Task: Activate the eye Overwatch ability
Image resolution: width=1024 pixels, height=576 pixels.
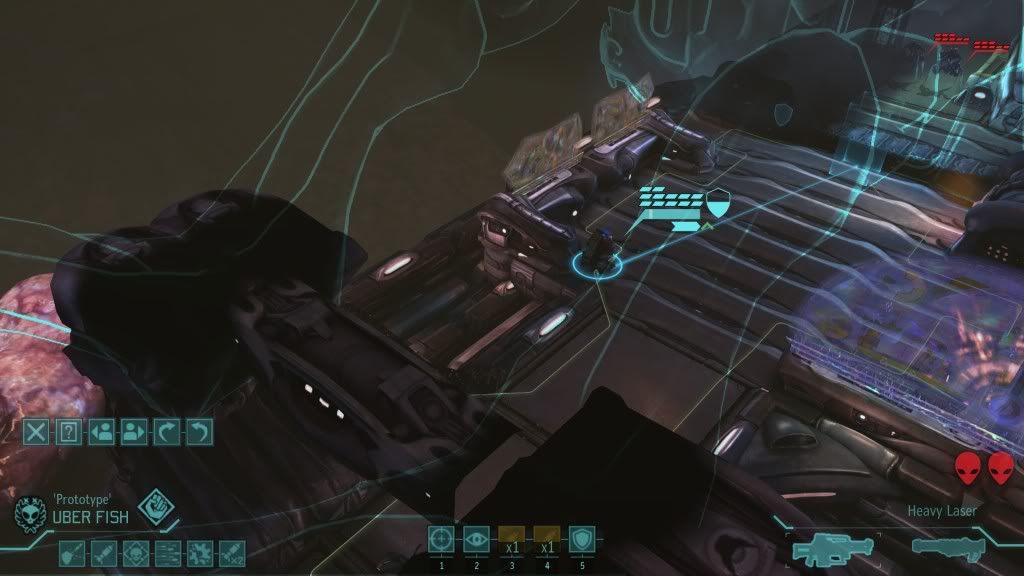Action: [x=477, y=539]
